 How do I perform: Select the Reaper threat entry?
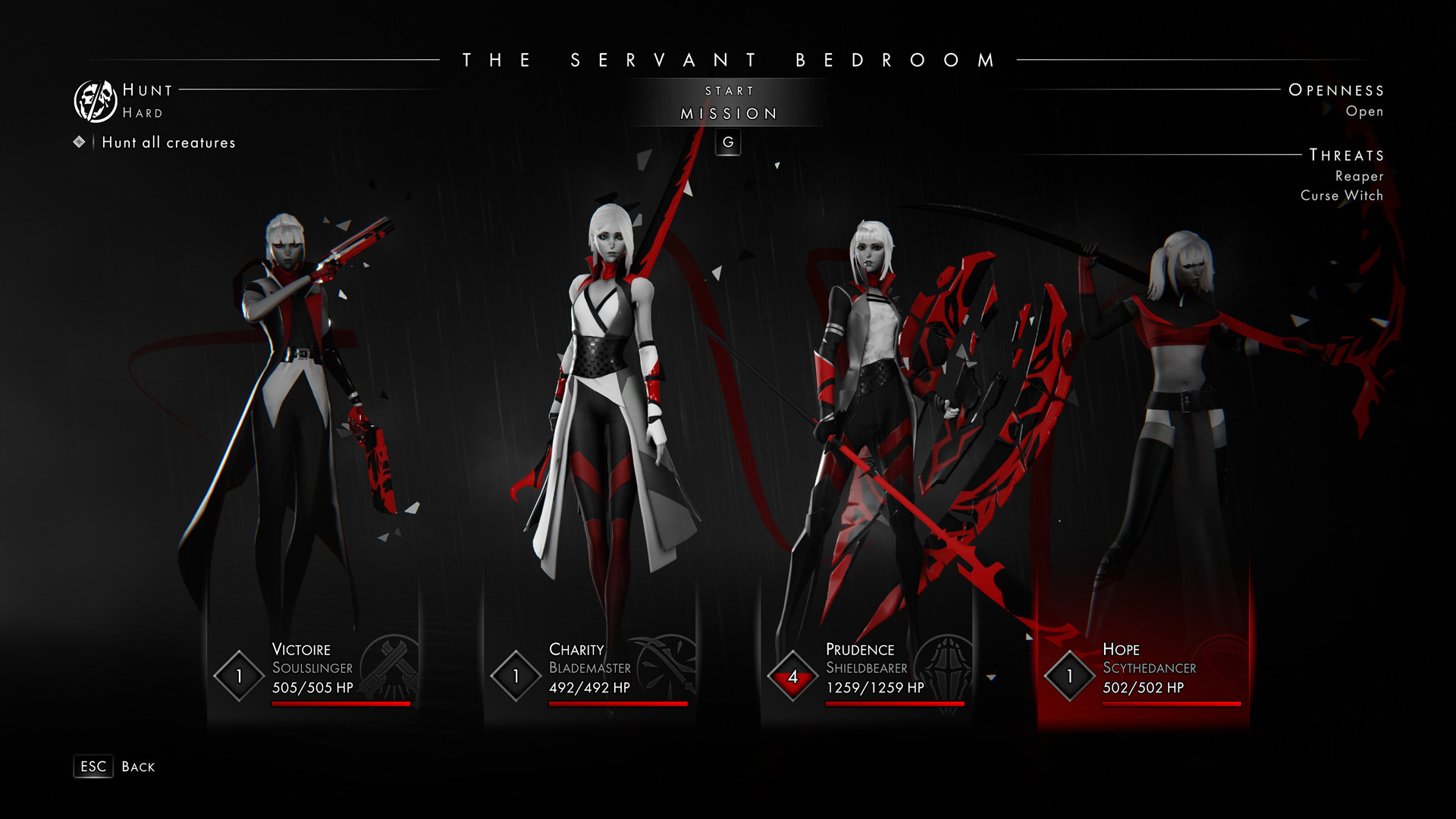coord(1359,176)
